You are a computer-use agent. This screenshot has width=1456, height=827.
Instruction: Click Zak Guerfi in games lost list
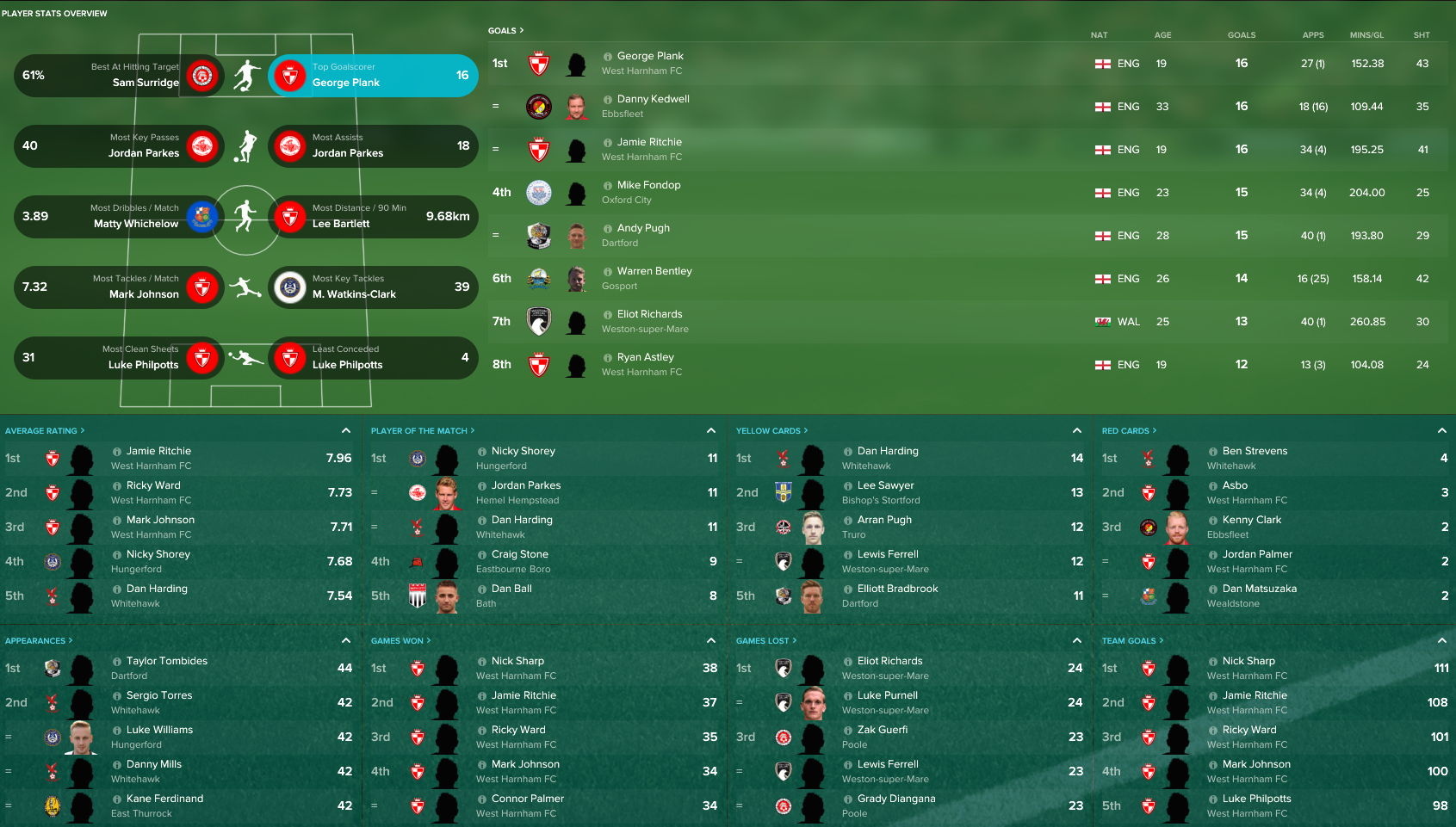pos(882,730)
